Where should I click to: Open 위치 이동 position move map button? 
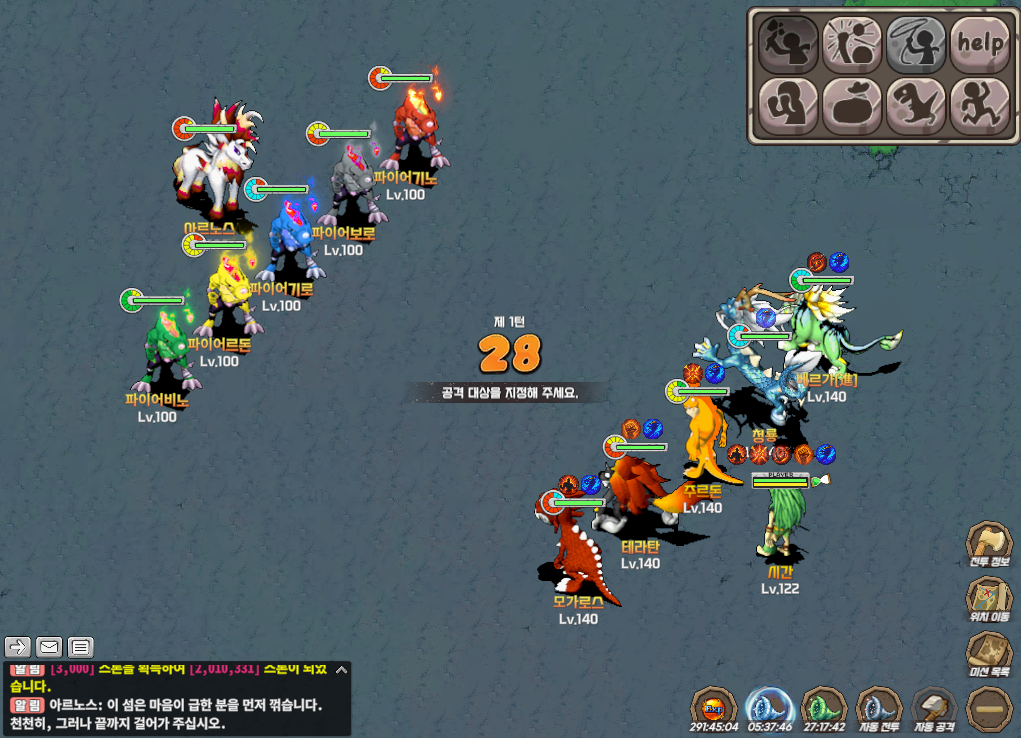pos(989,598)
